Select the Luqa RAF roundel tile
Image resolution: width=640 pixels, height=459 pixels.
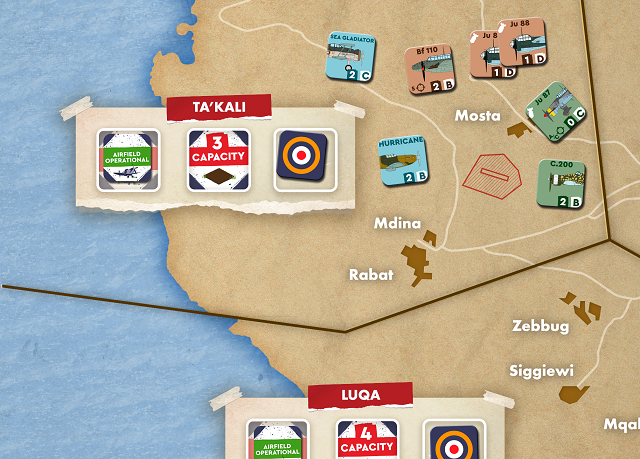tap(455, 440)
